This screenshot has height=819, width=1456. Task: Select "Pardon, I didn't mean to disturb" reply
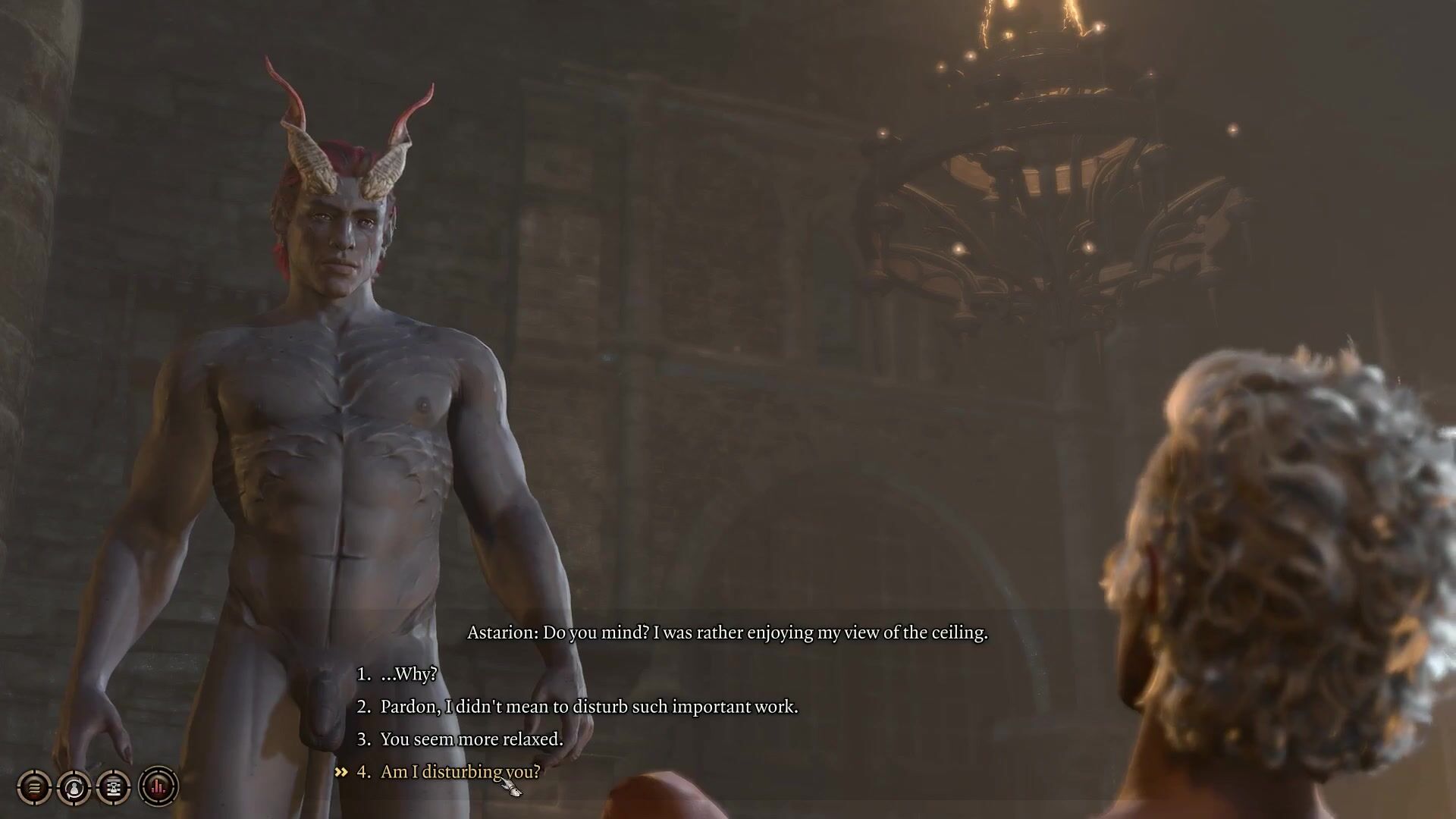(x=588, y=707)
